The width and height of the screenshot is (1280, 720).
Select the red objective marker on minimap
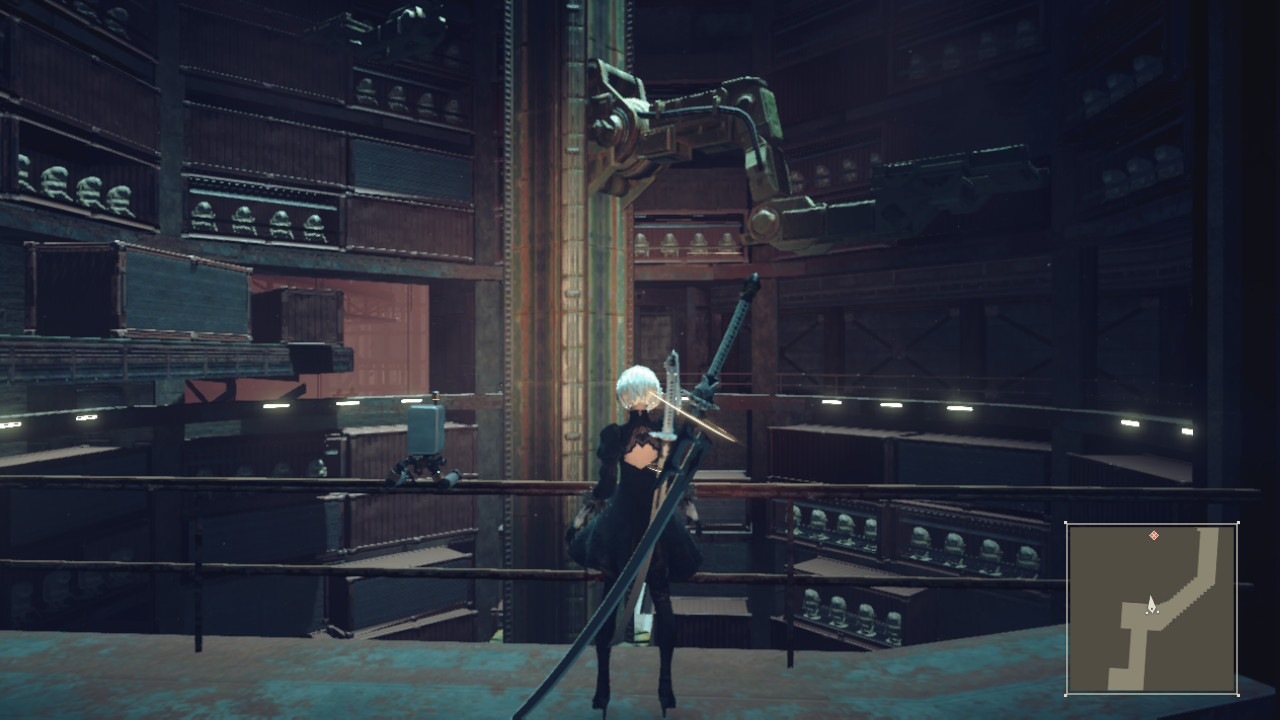coord(1154,536)
